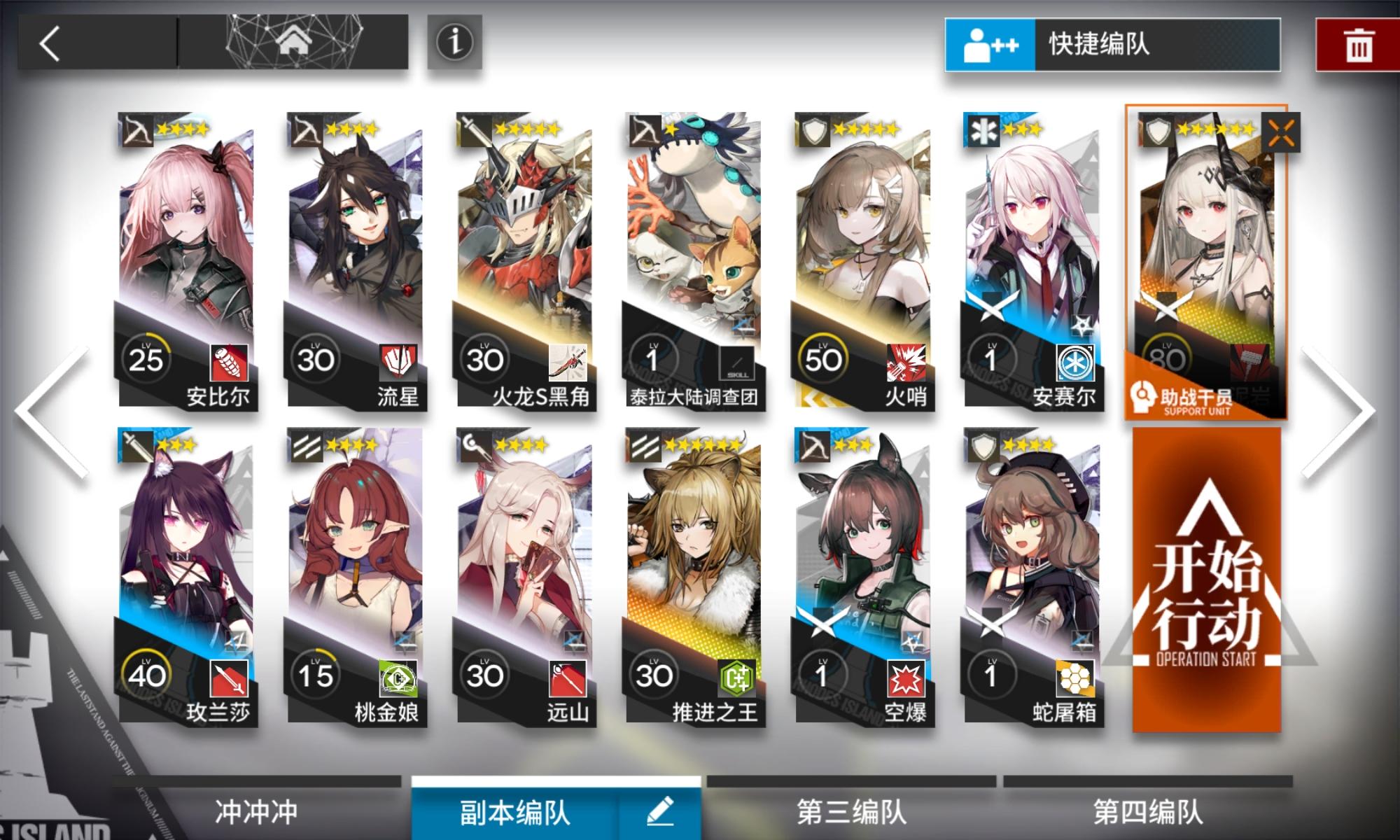Clear the squad using the trash icon
Viewport: 1400px width, 840px height.
(1358, 45)
